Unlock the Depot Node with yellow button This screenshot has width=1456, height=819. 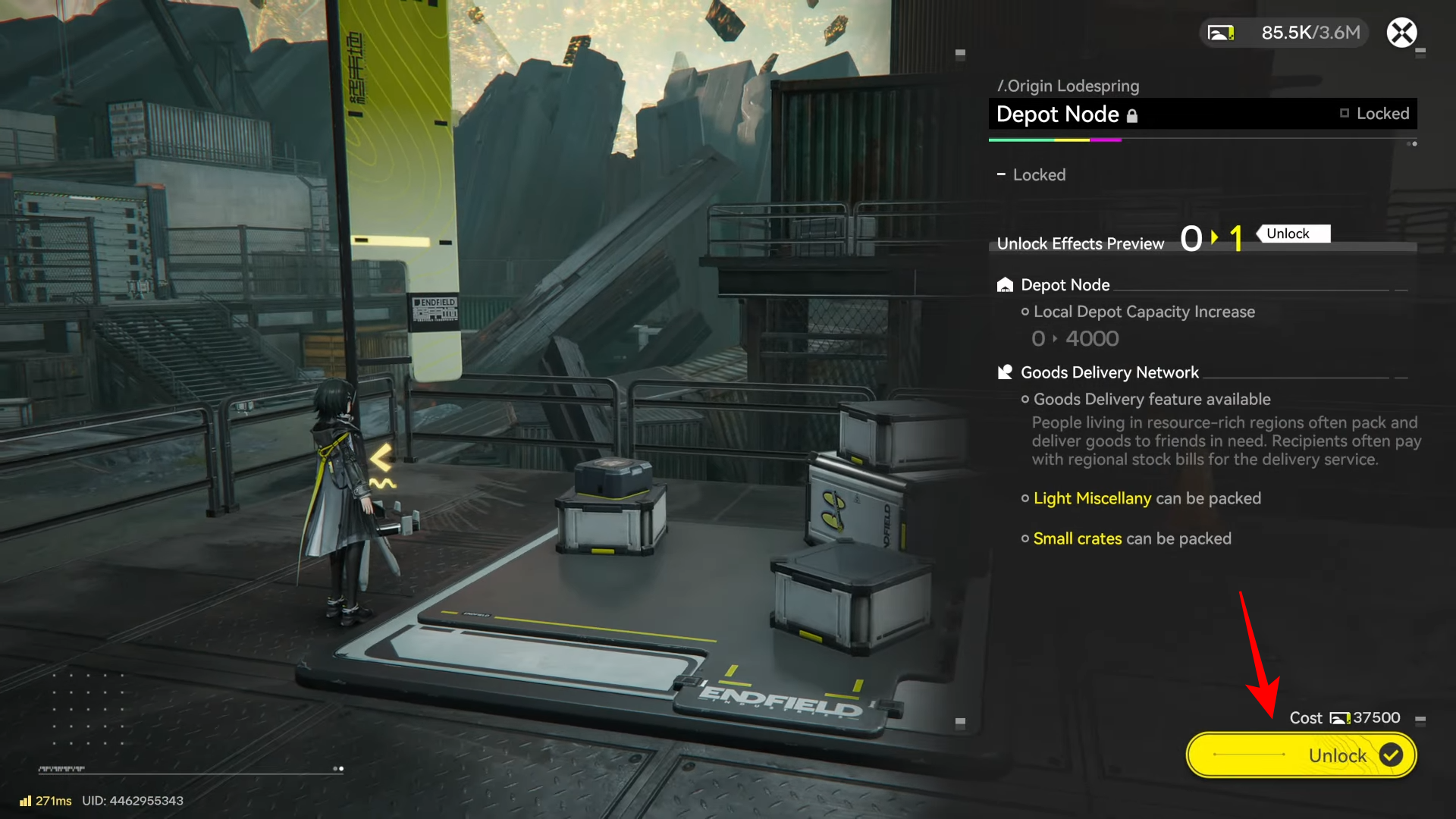[x=1301, y=755]
